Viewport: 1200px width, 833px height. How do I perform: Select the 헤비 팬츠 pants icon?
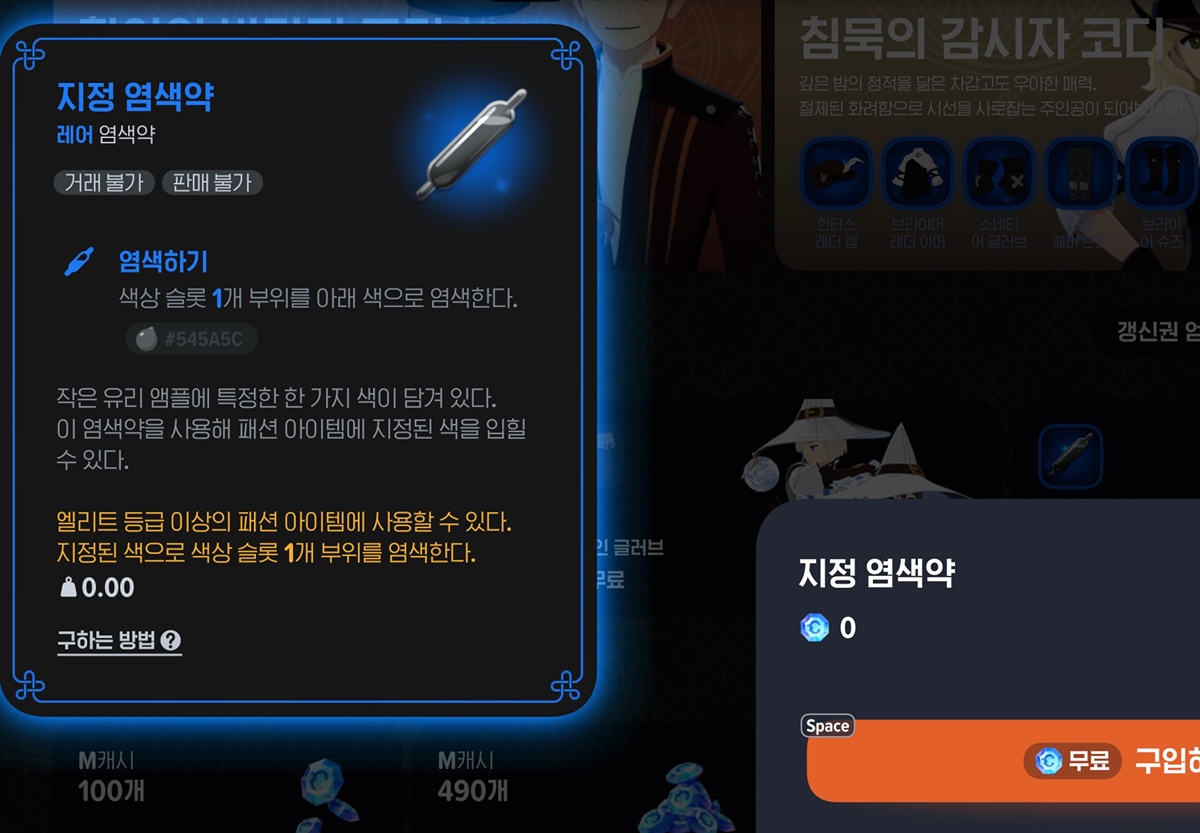(x=1079, y=174)
